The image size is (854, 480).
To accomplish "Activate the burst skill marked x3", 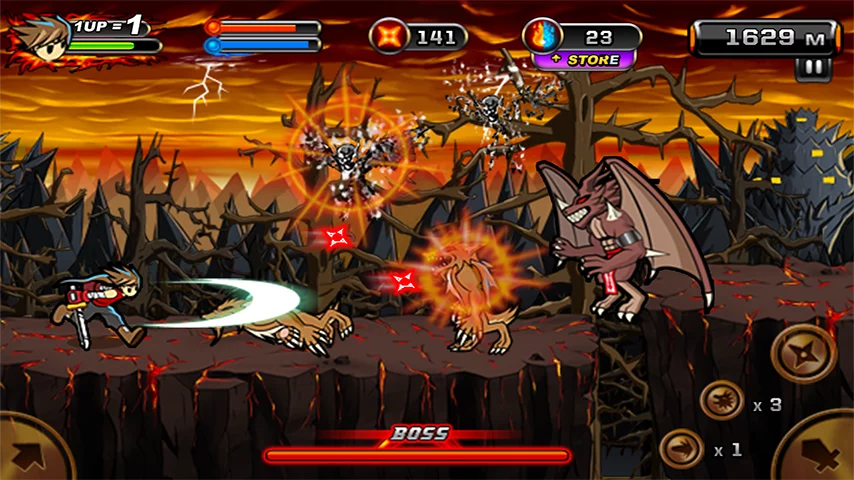I will [722, 401].
